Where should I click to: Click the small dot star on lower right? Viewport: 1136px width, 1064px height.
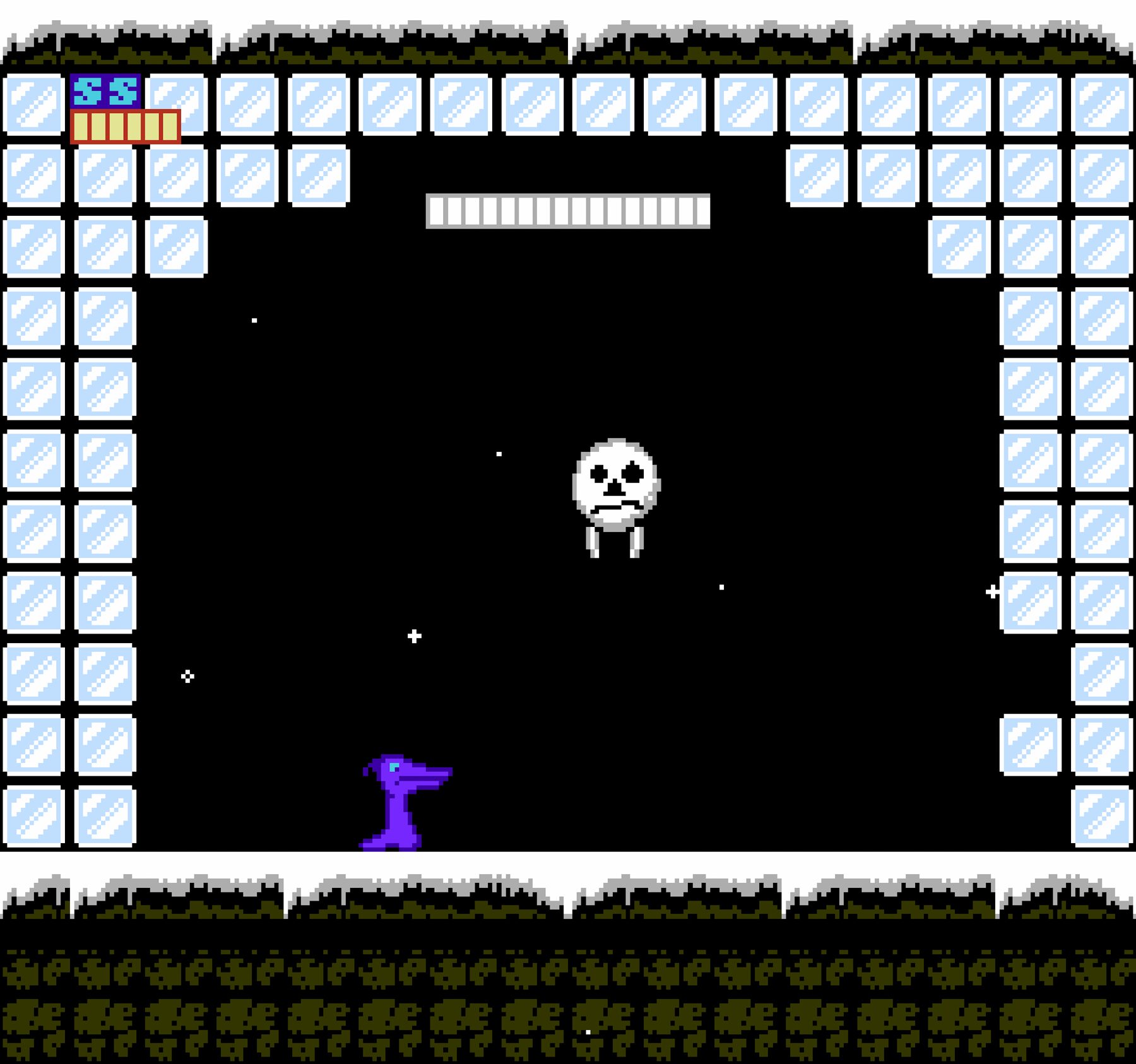(x=721, y=586)
